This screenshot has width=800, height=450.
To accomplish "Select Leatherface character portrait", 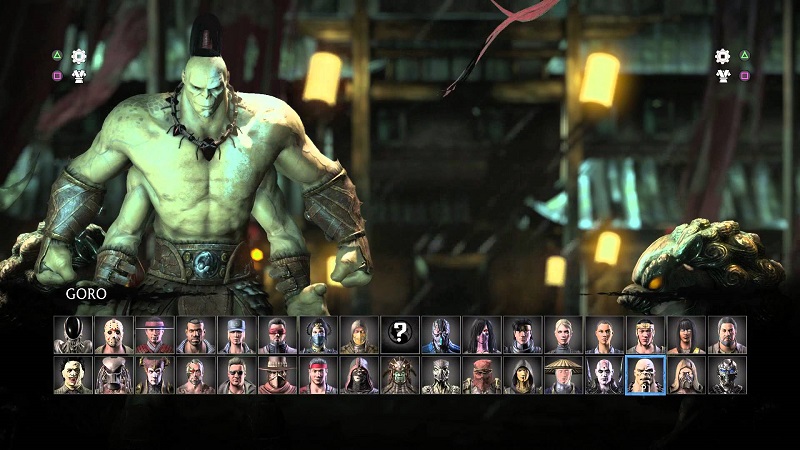I will (x=72, y=376).
